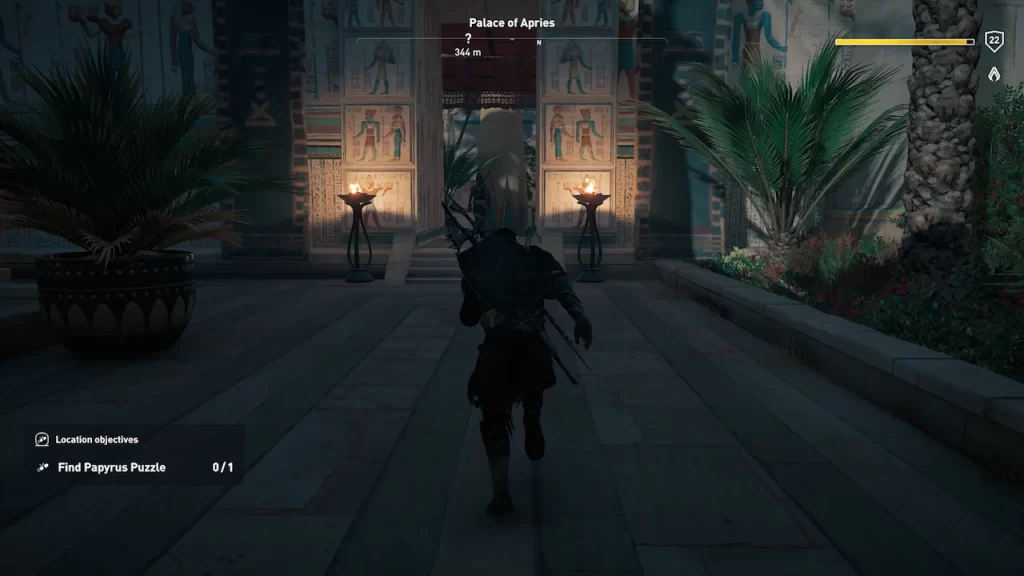Image resolution: width=1024 pixels, height=576 pixels.
Task: Click the Palace of Apries location title
Action: coord(511,23)
